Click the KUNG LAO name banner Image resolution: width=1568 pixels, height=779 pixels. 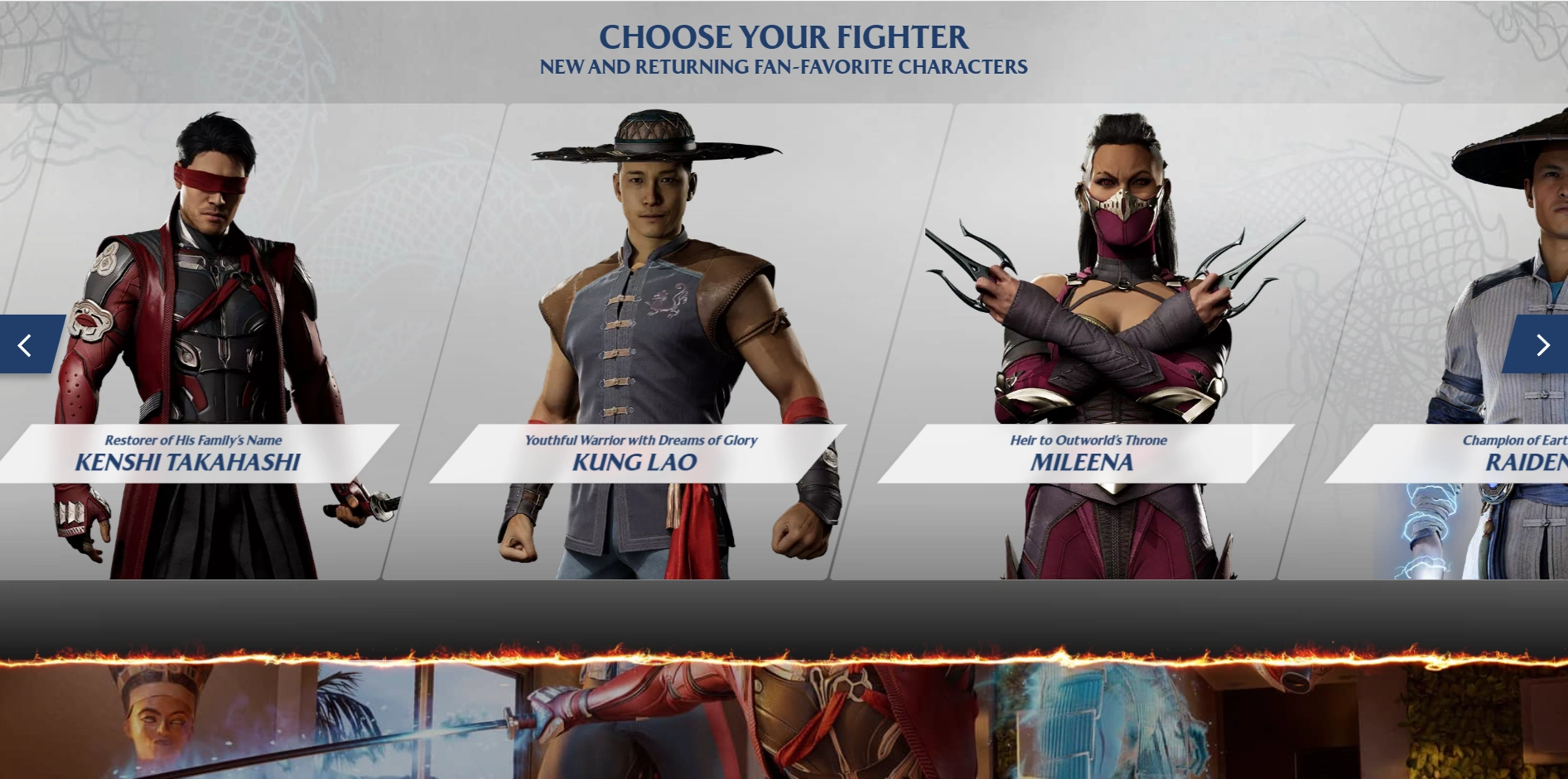click(x=634, y=462)
